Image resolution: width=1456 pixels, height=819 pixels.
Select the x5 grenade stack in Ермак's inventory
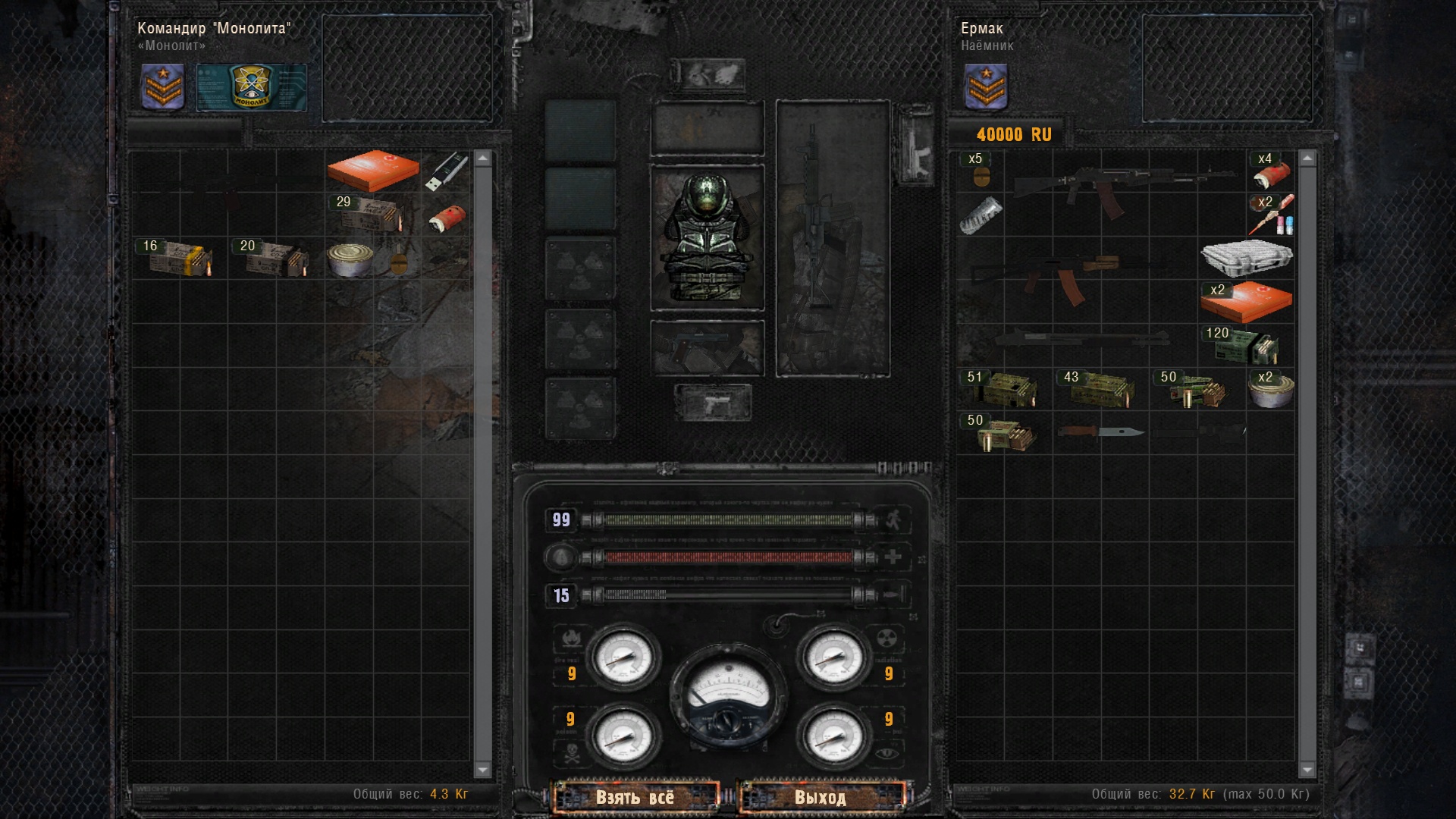click(x=980, y=171)
